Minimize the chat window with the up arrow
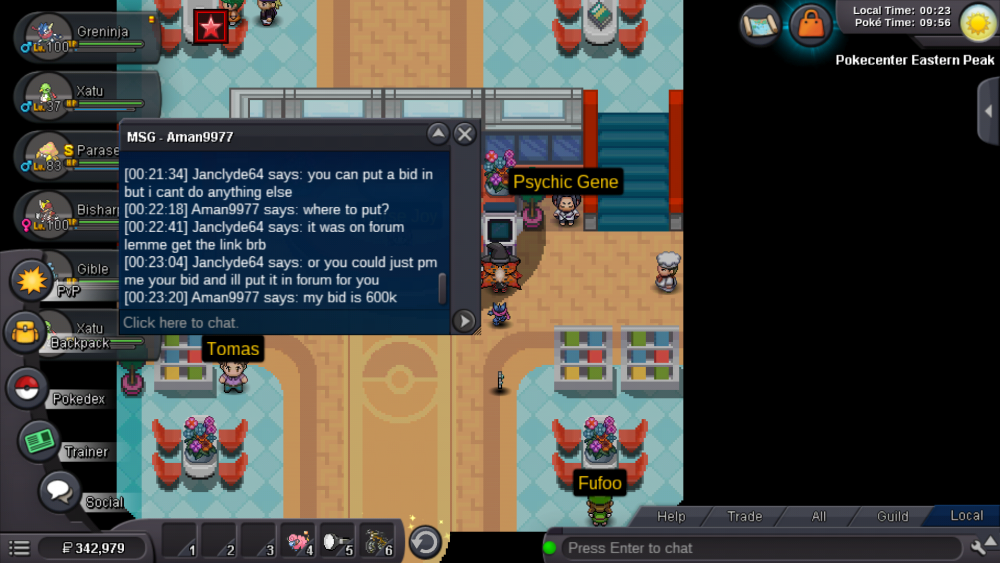The height and width of the screenshot is (563, 1000). pos(437,134)
